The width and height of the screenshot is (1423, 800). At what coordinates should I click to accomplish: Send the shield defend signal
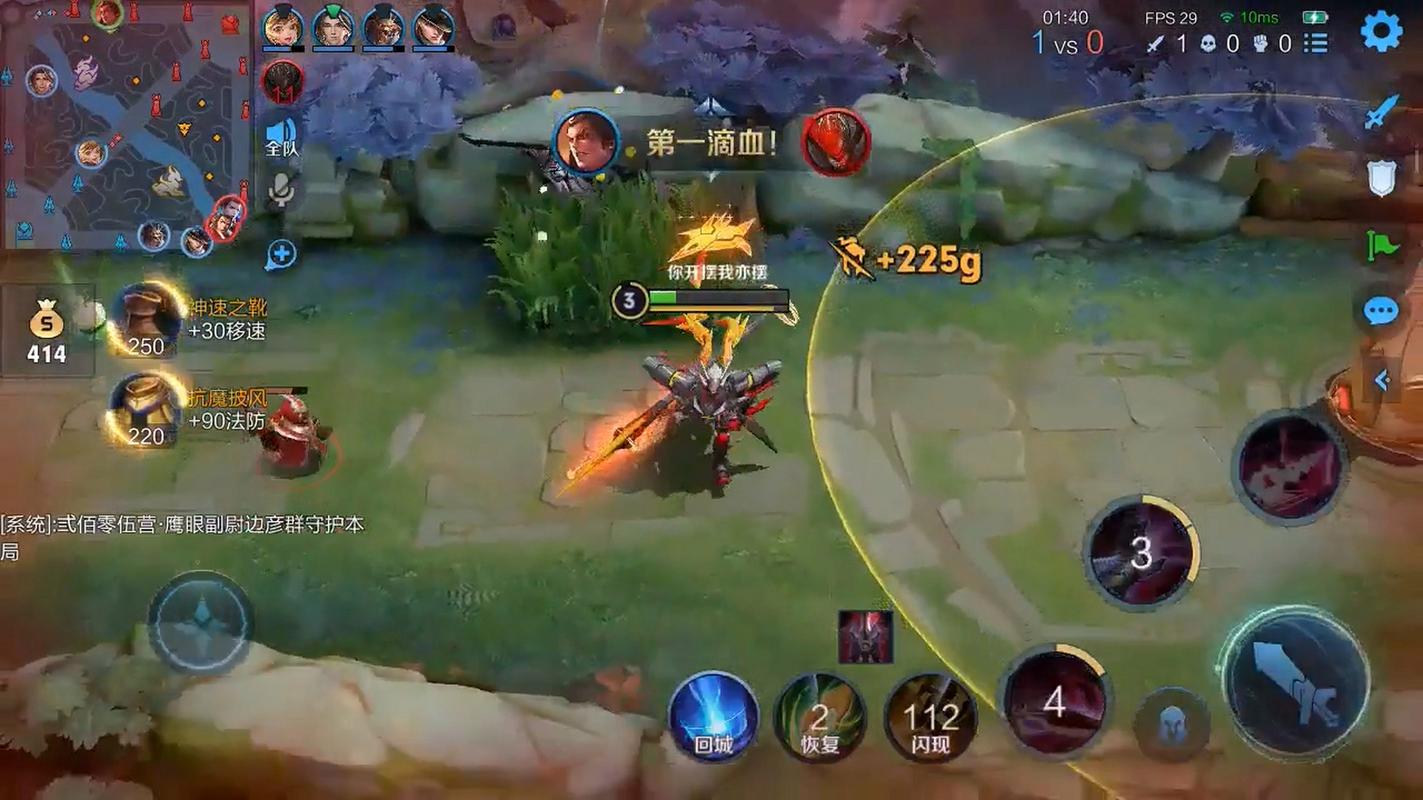coord(1381,179)
